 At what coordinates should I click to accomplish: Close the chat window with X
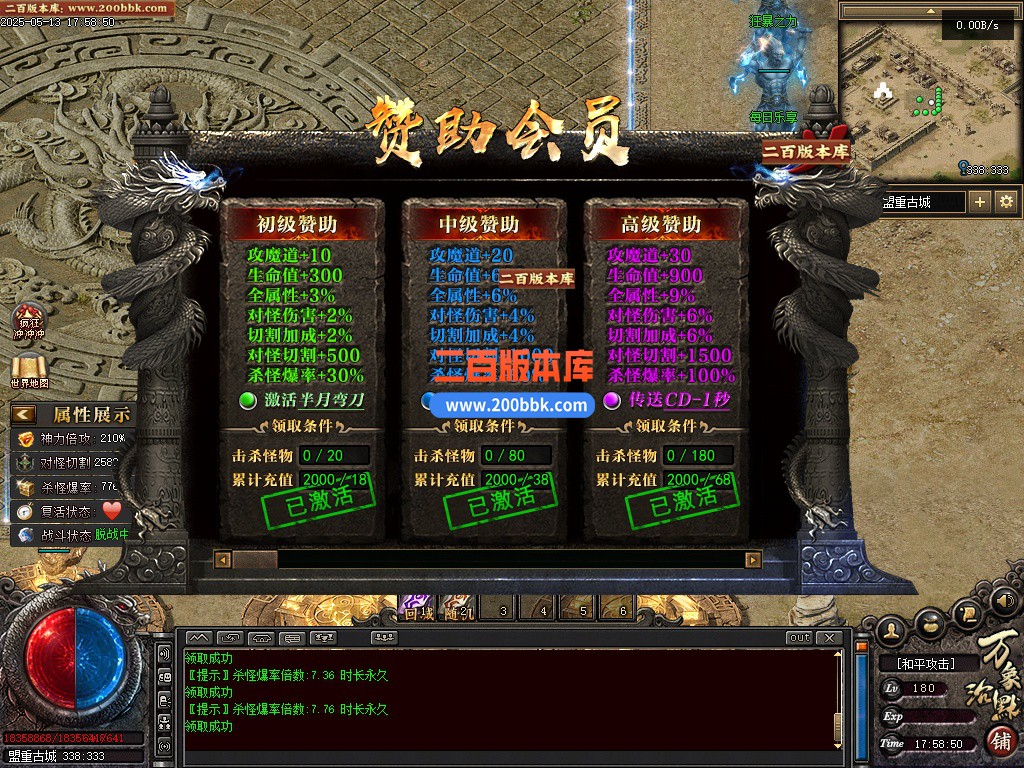click(x=828, y=638)
